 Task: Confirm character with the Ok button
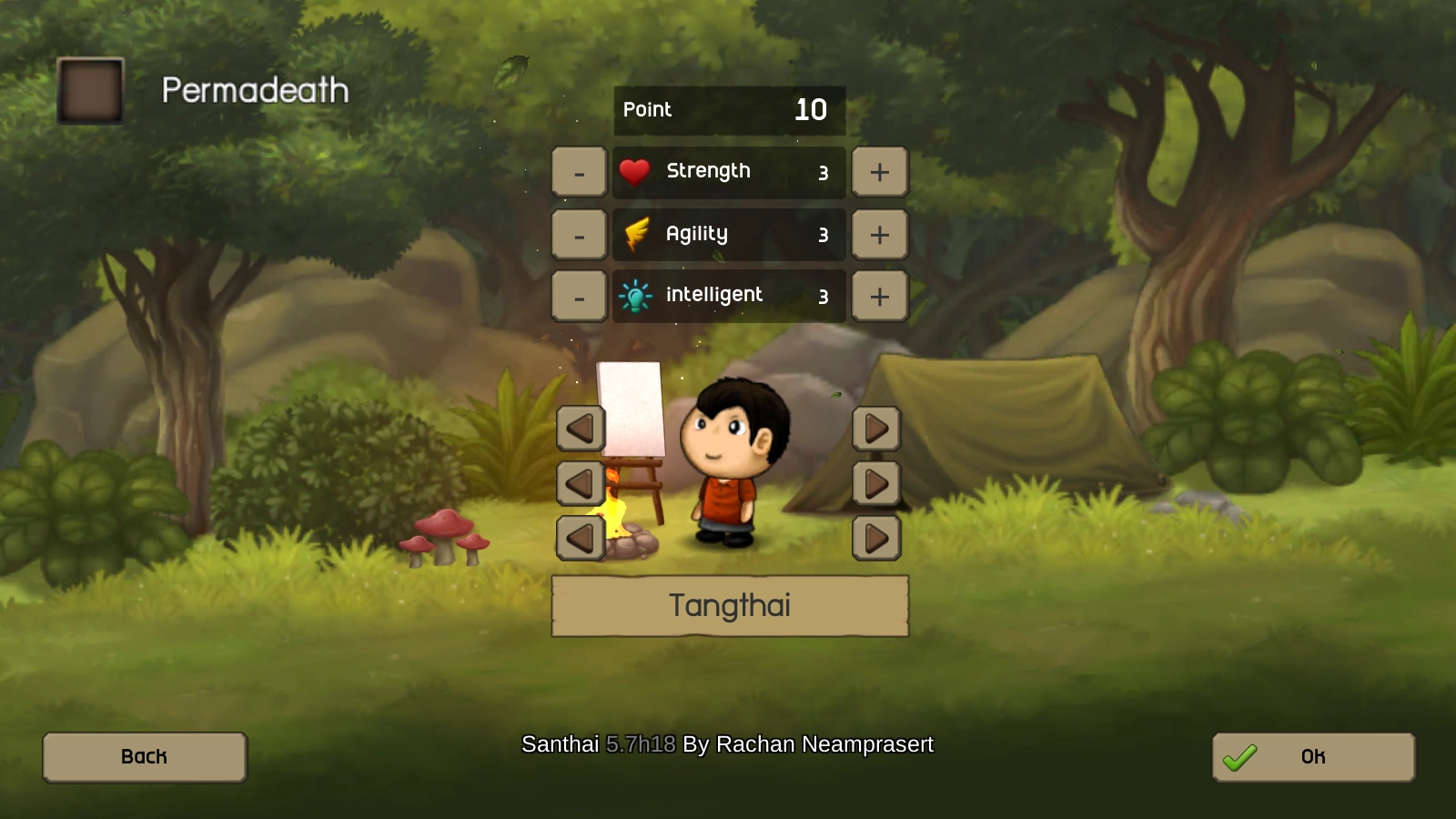pos(1313,757)
